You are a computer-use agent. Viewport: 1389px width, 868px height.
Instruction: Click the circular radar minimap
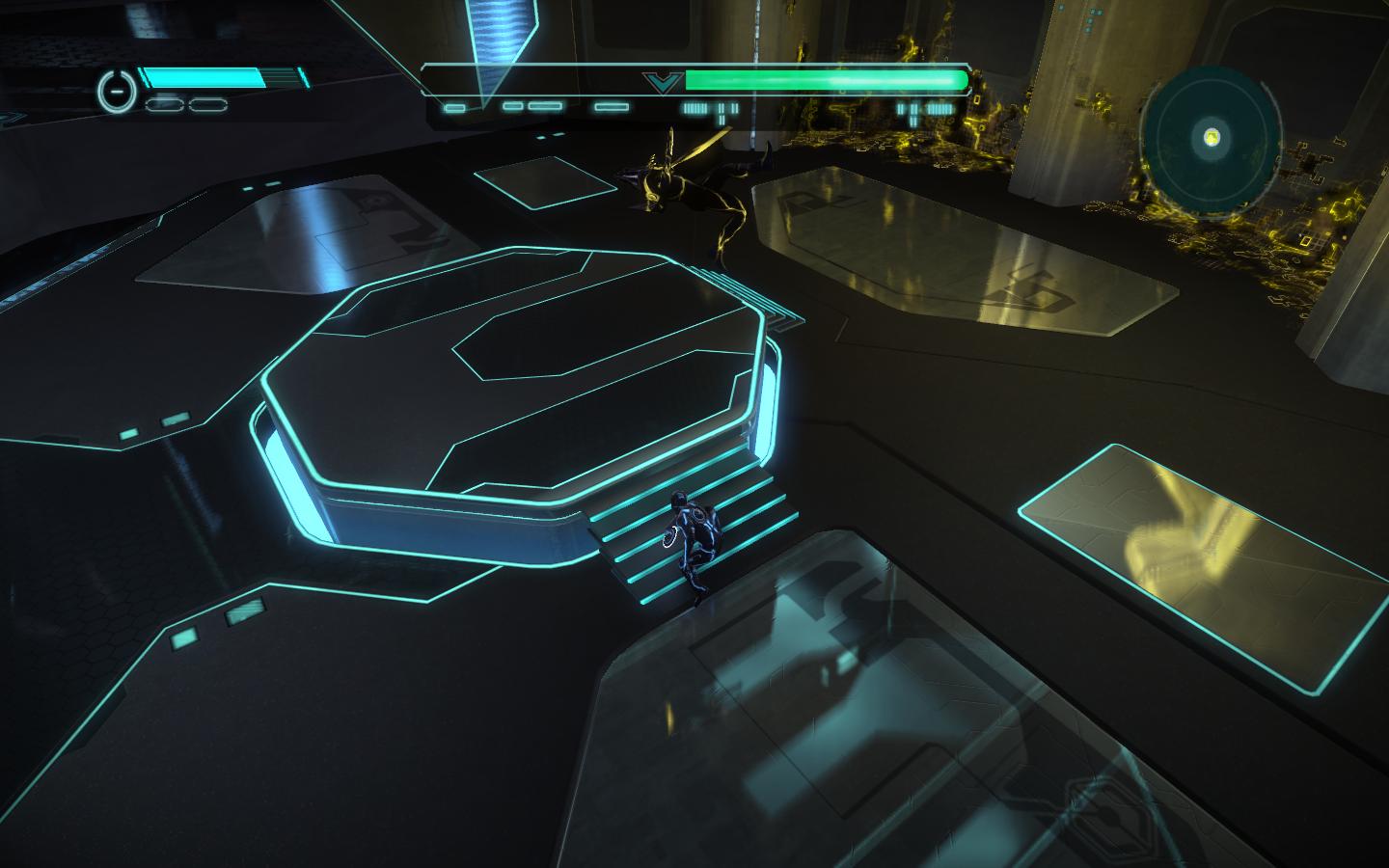point(1212,138)
